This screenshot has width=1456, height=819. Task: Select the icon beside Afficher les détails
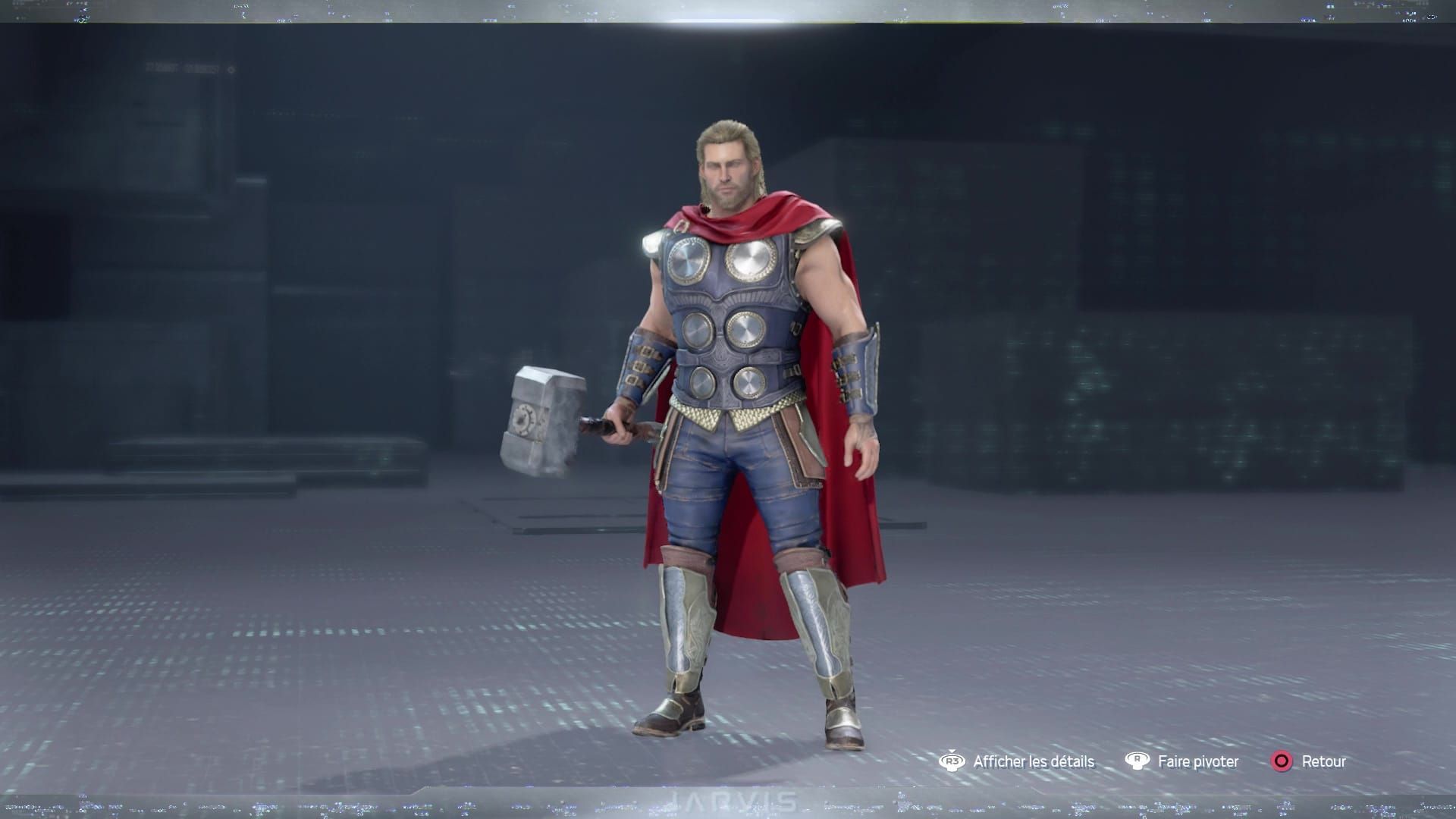tap(952, 761)
